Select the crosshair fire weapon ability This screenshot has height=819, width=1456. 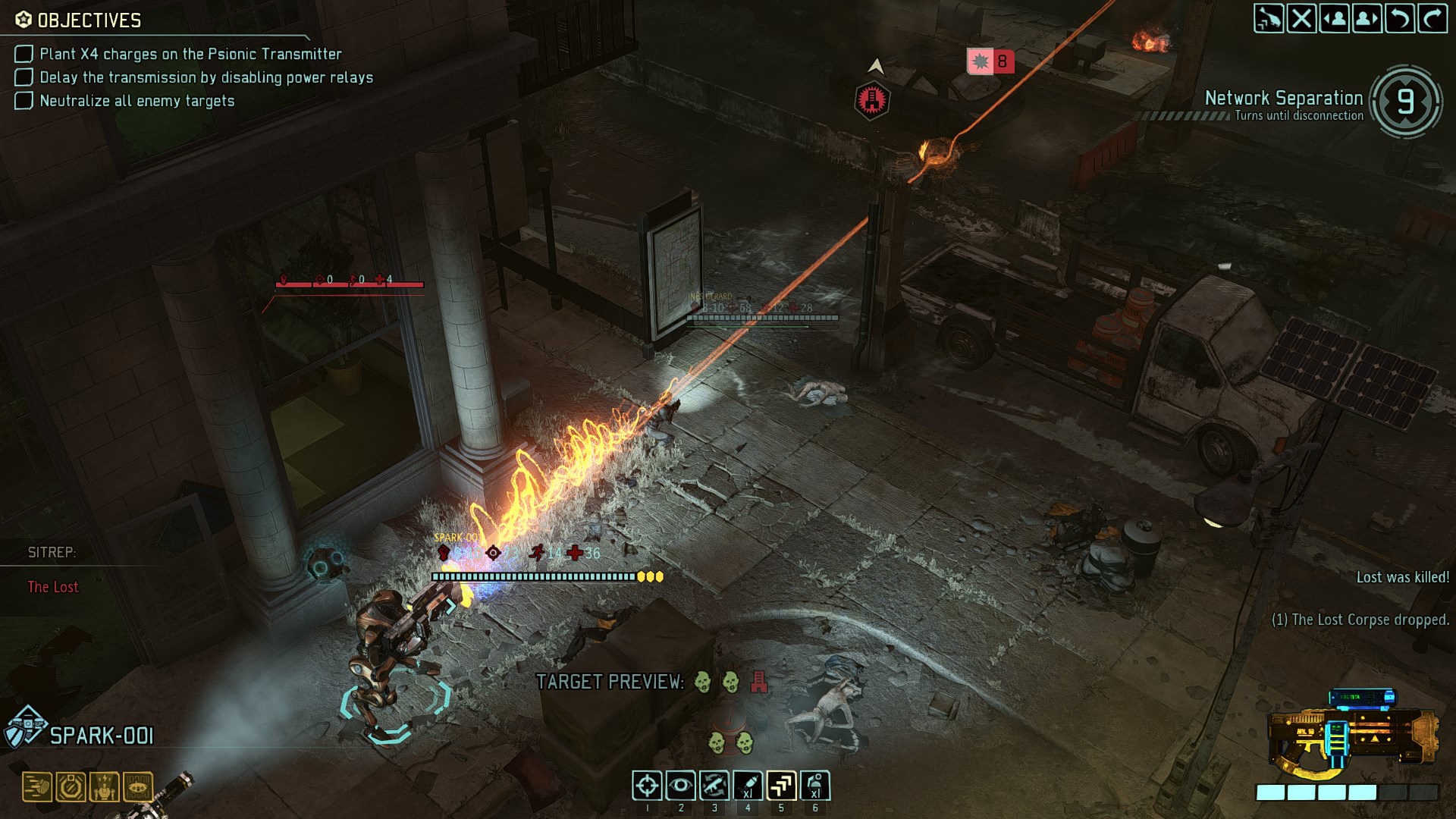[x=647, y=786]
